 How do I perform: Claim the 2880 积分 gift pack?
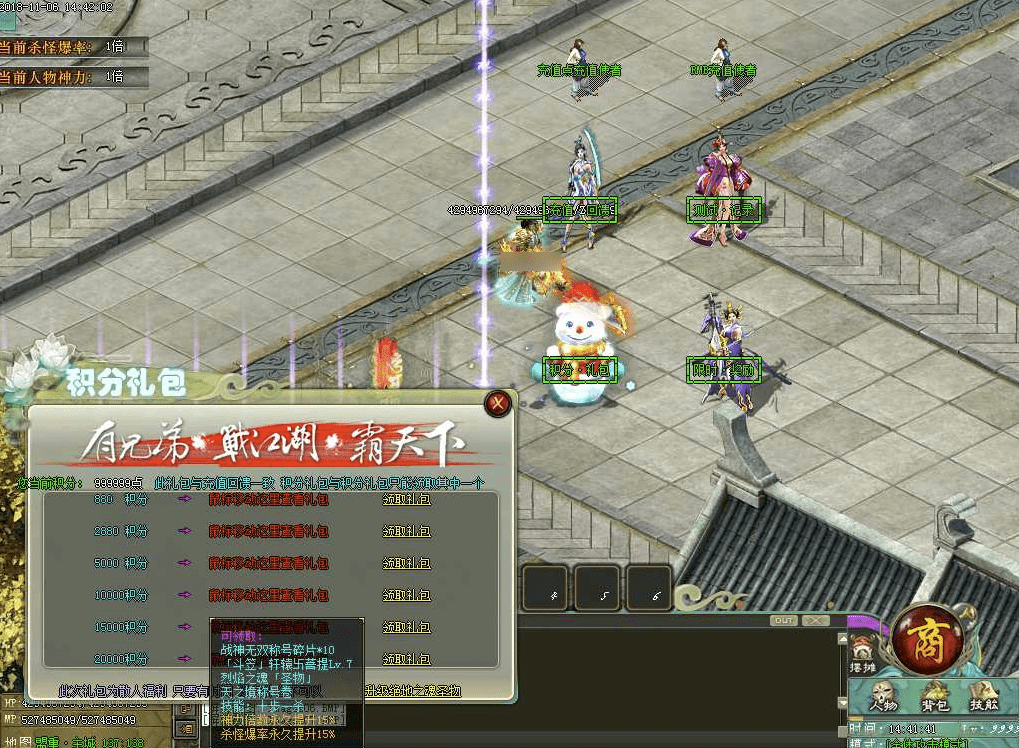[407, 531]
